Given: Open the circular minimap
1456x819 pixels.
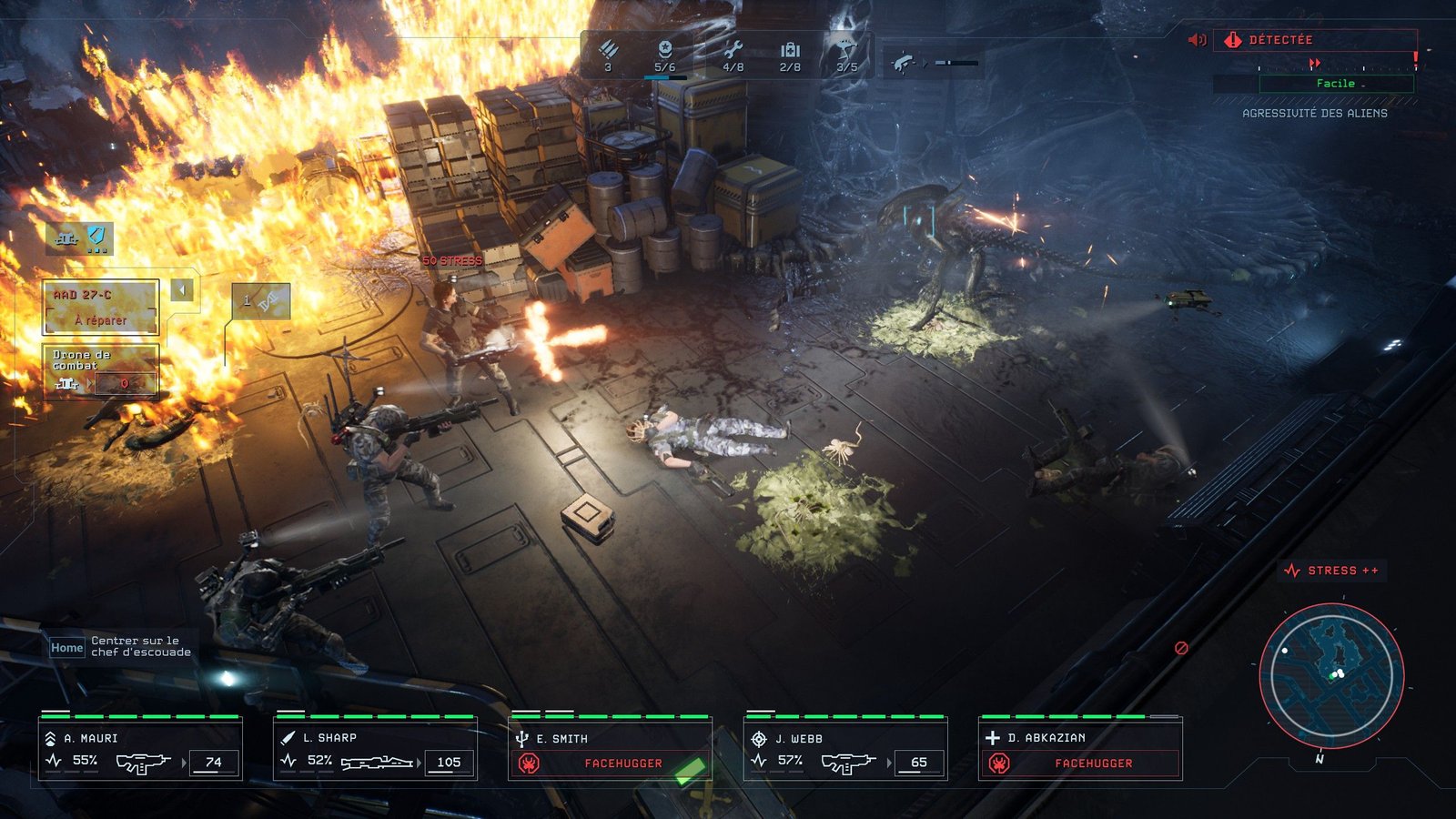Looking at the screenshot, I should coord(1331,676).
